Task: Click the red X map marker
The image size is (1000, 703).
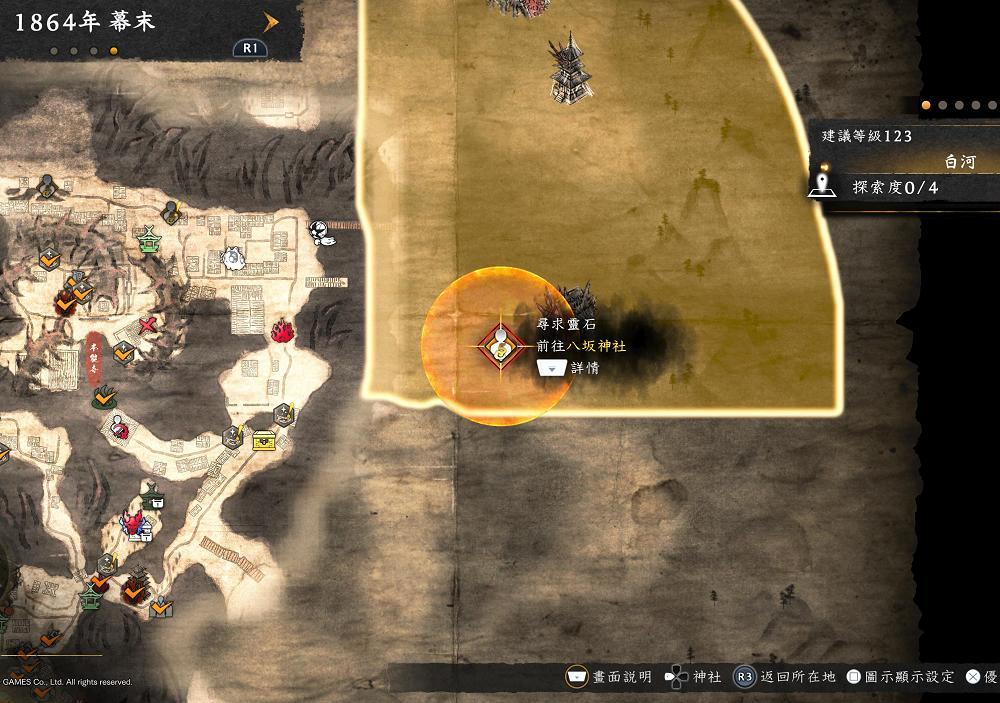Action: [x=149, y=325]
